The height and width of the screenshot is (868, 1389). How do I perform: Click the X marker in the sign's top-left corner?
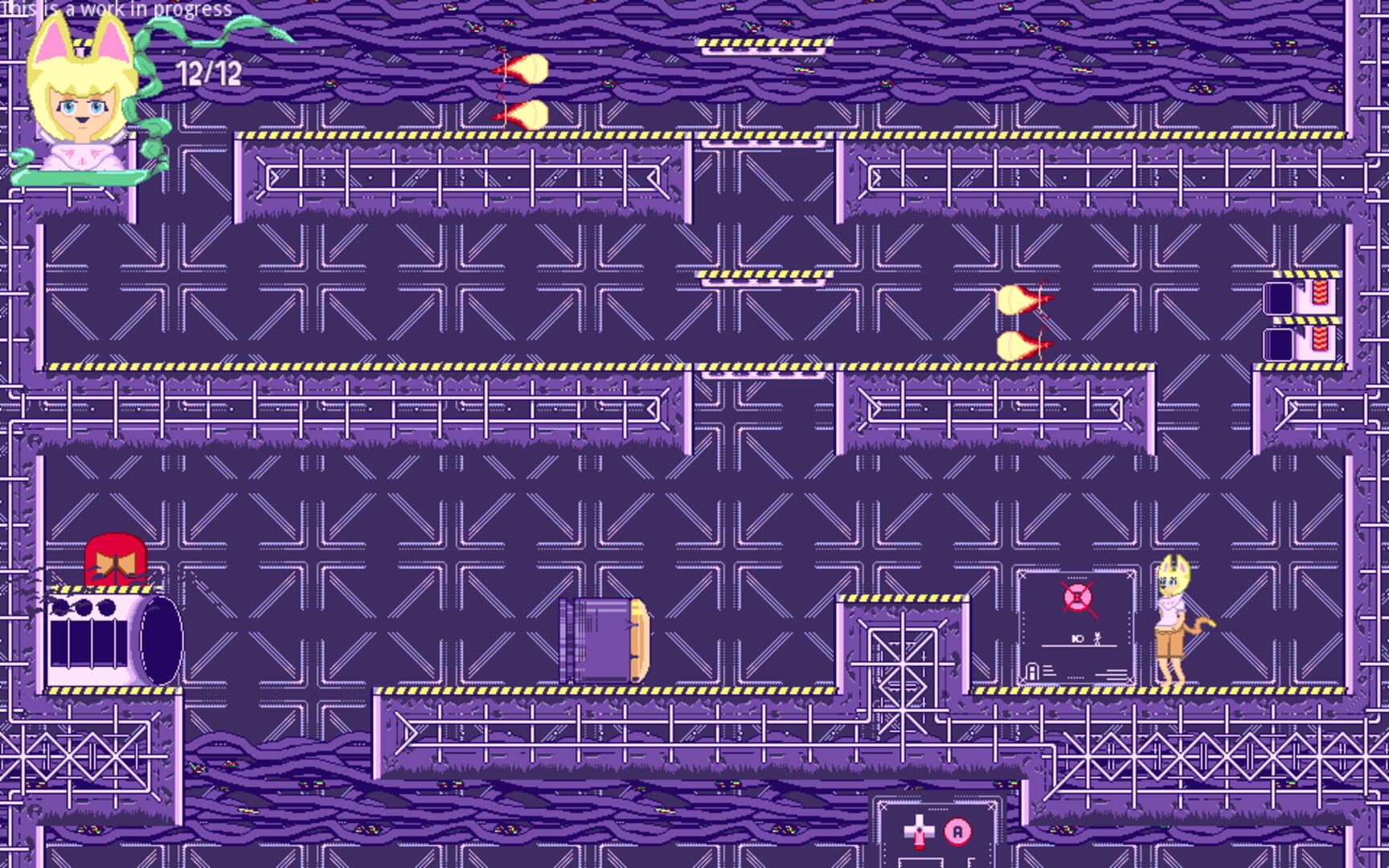[1023, 575]
